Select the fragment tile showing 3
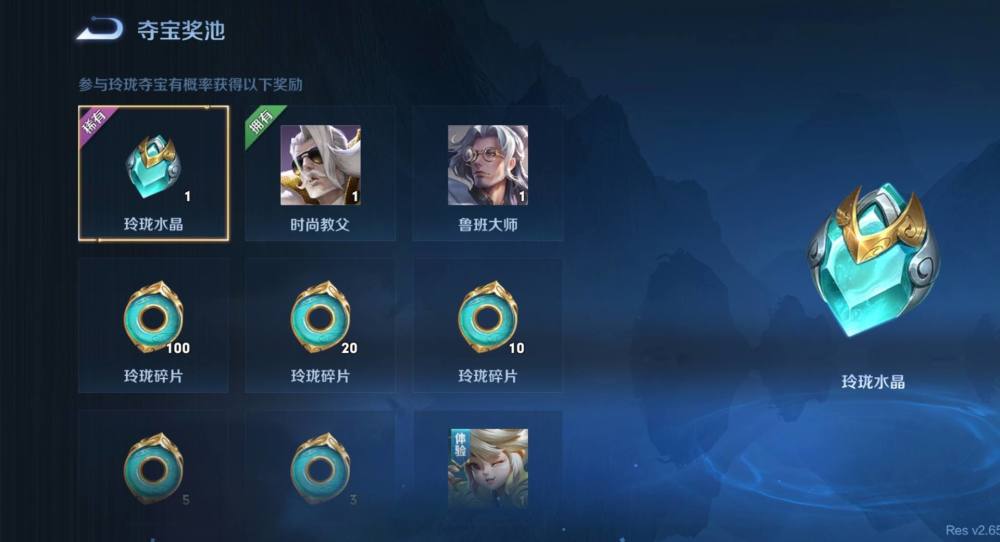The height and width of the screenshot is (542, 1000). pos(320,468)
